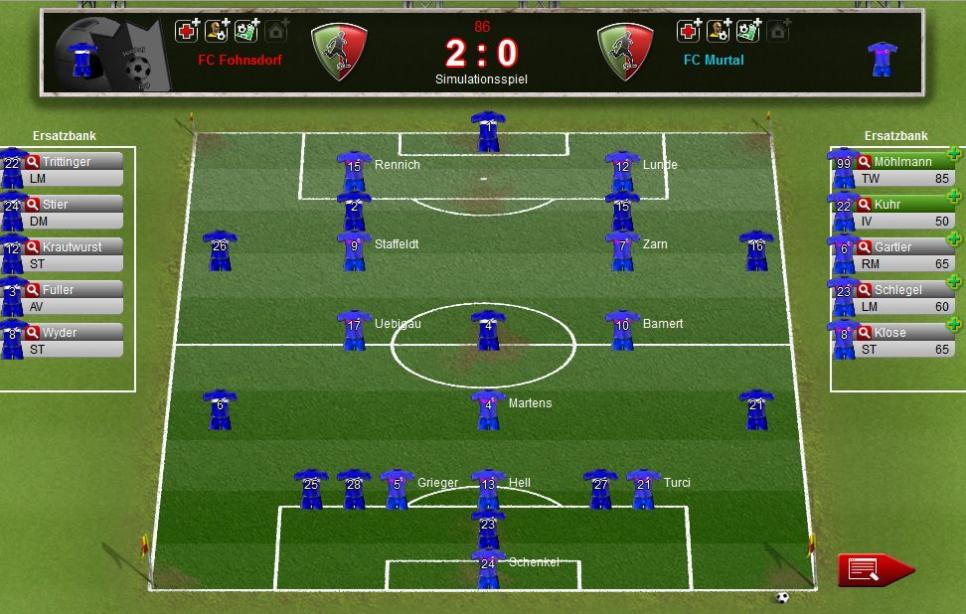
Task: Open FC Murtal's medical cross icon
Action: [688, 31]
